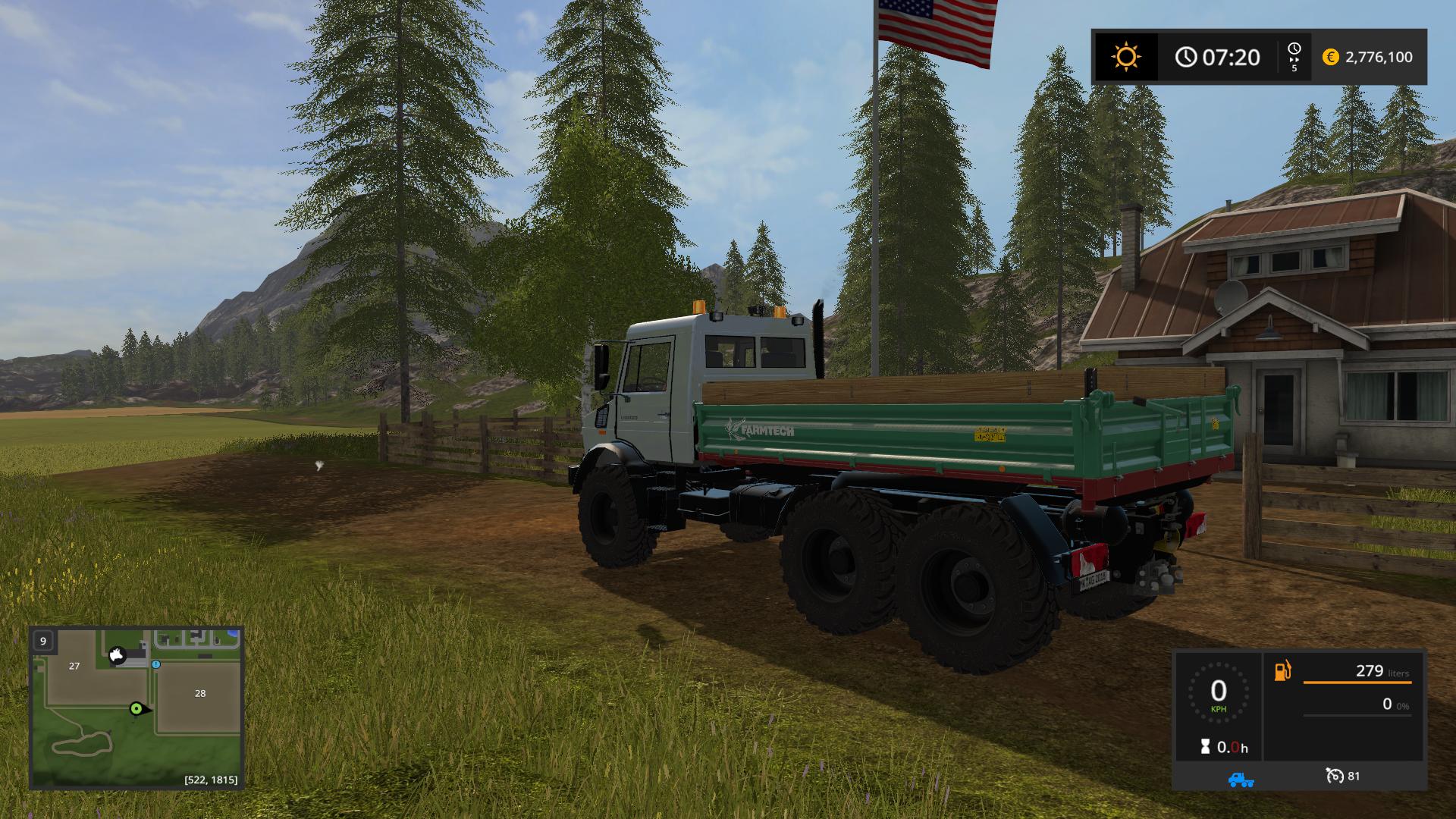1456x819 pixels.
Task: Toggle the cruise control speed icon
Action: (x=1335, y=776)
